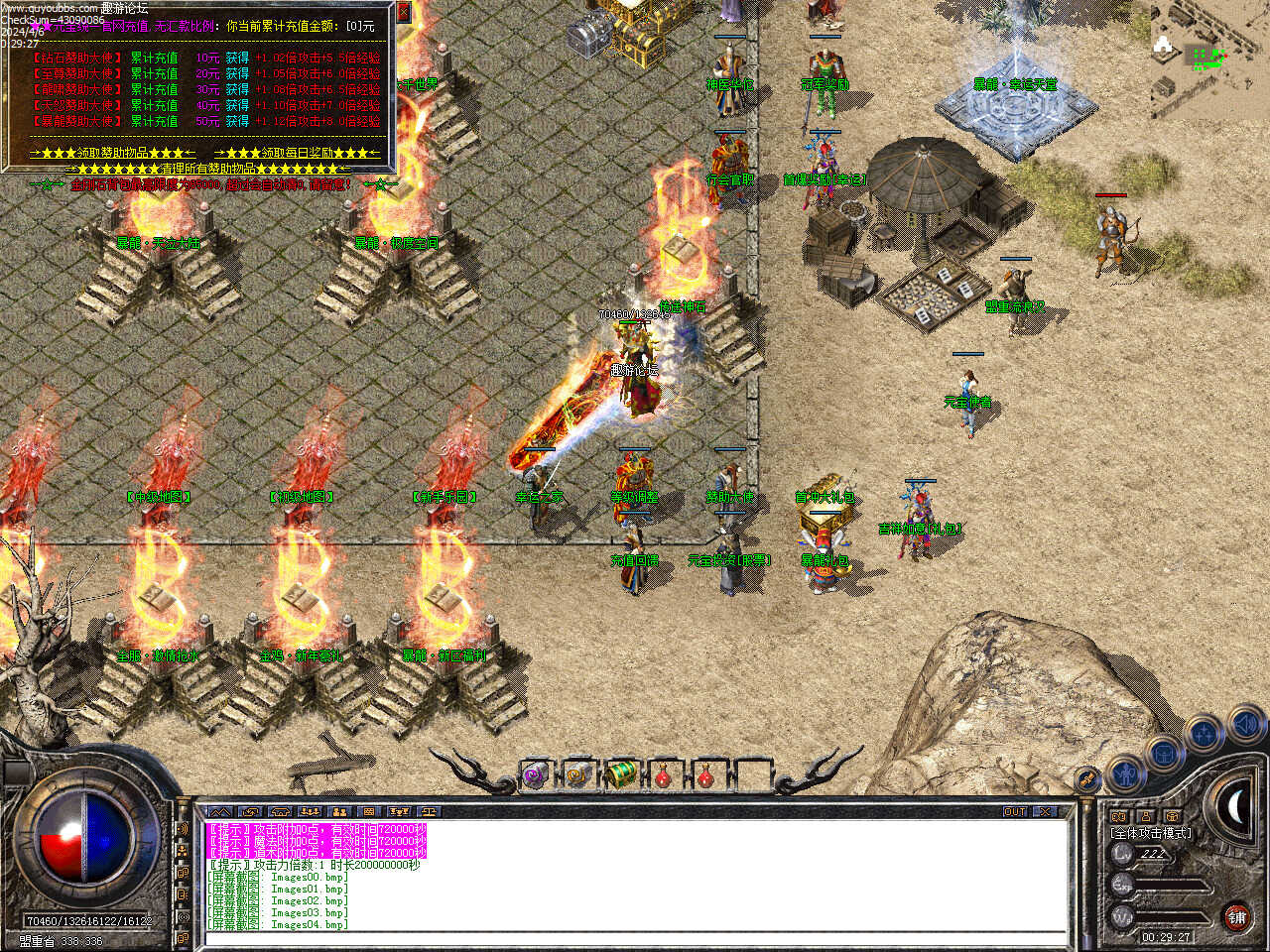This screenshot has height=952, width=1270.
Task: Claim daily reward via 领取每日奖励
Action: pyautogui.click(x=297, y=153)
